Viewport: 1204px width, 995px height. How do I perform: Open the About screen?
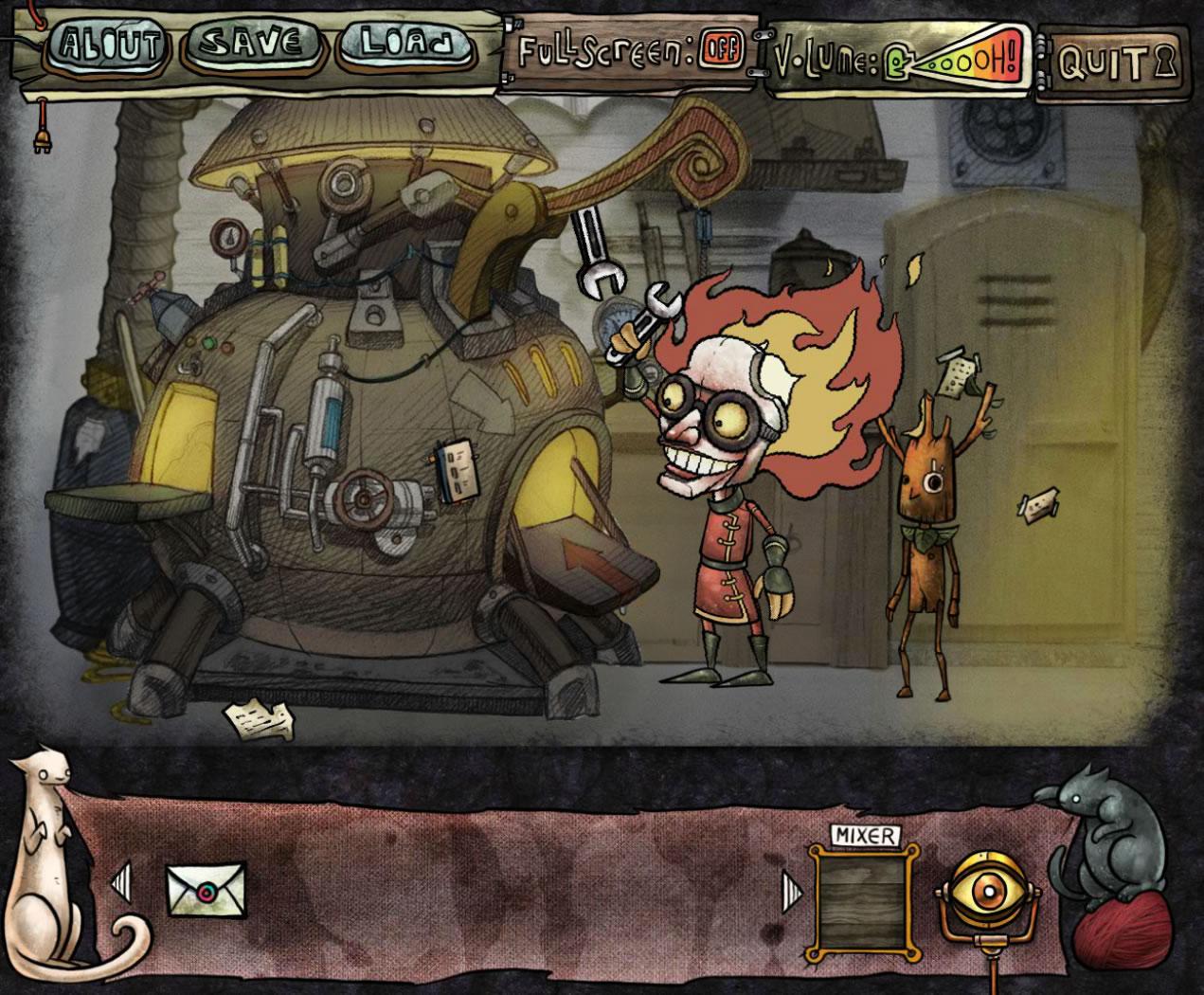(106, 45)
